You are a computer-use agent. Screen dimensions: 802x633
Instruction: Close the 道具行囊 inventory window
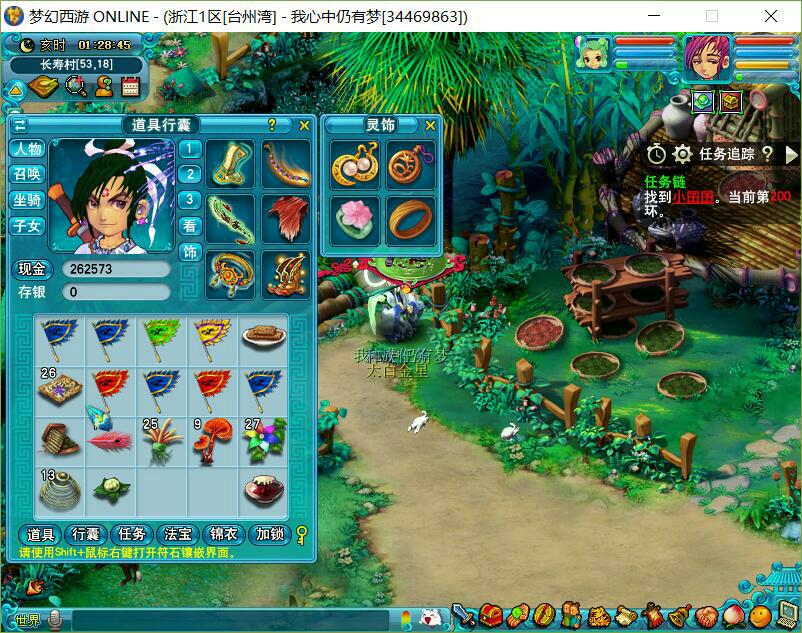click(304, 125)
